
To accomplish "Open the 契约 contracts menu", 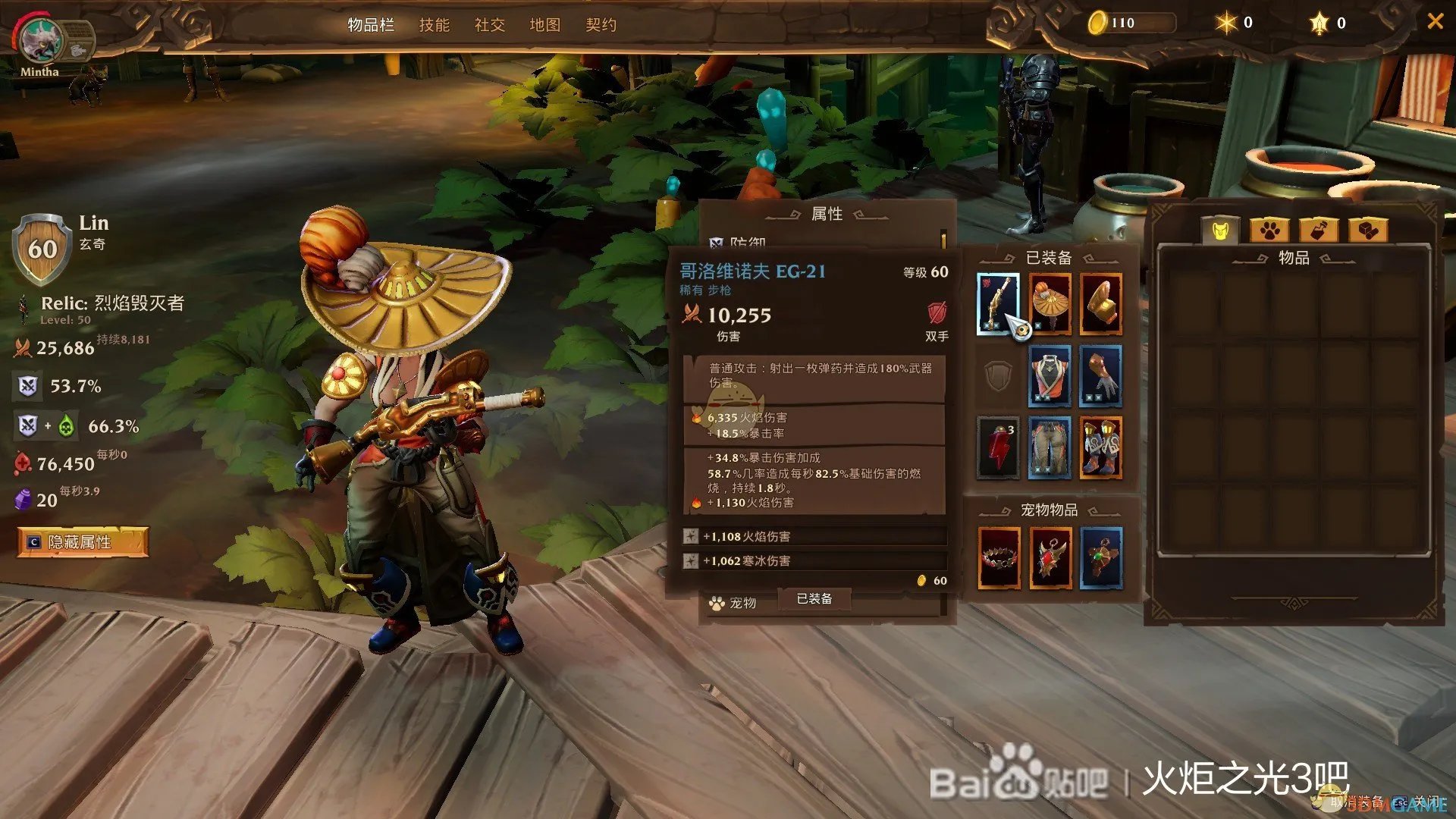I will pyautogui.click(x=601, y=25).
